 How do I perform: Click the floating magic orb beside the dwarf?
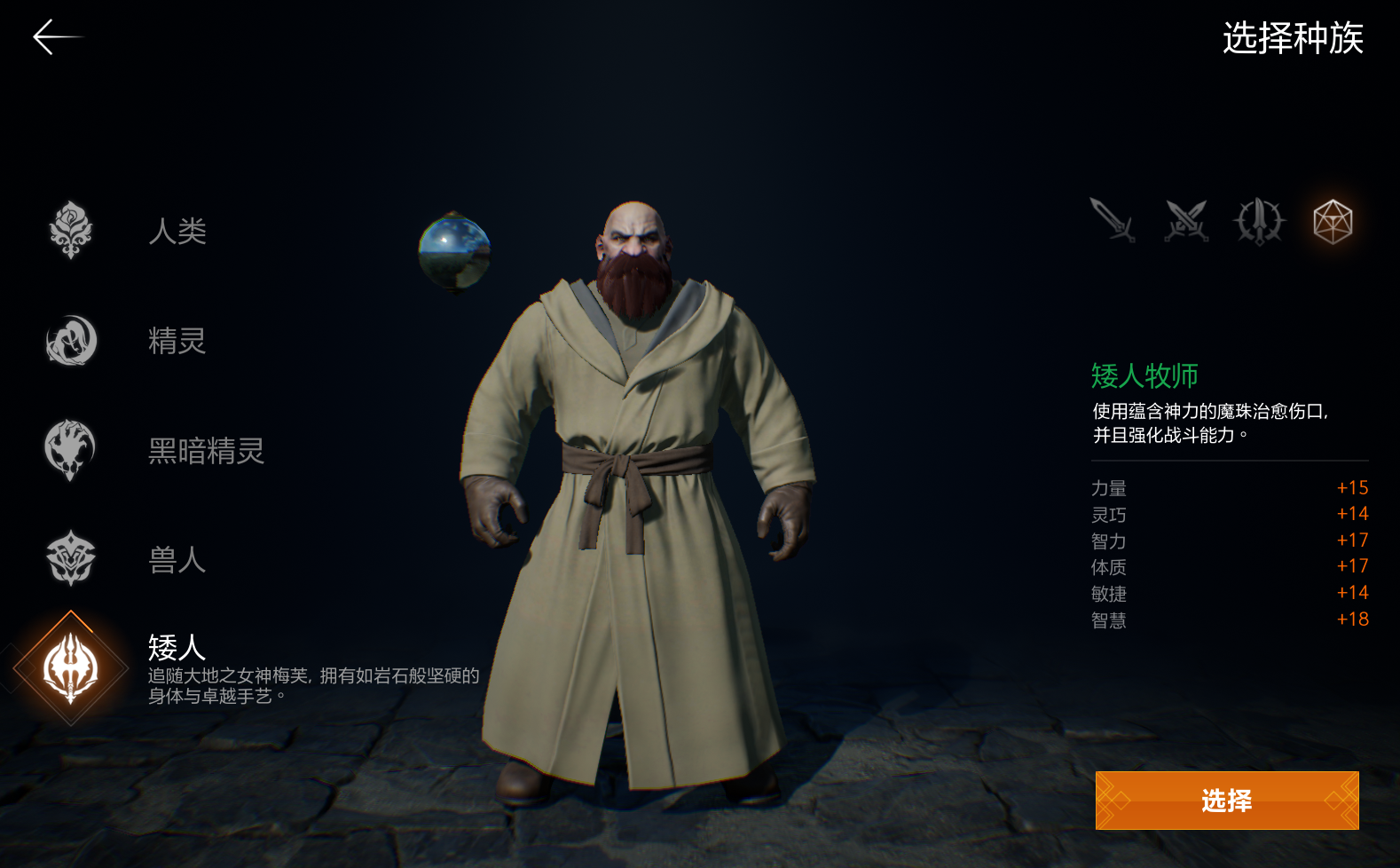[x=455, y=252]
